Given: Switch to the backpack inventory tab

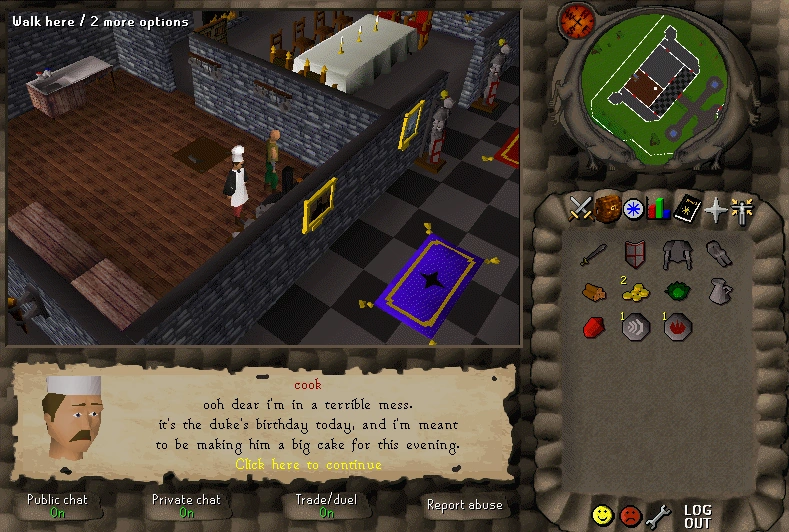Looking at the screenshot, I should [x=607, y=208].
